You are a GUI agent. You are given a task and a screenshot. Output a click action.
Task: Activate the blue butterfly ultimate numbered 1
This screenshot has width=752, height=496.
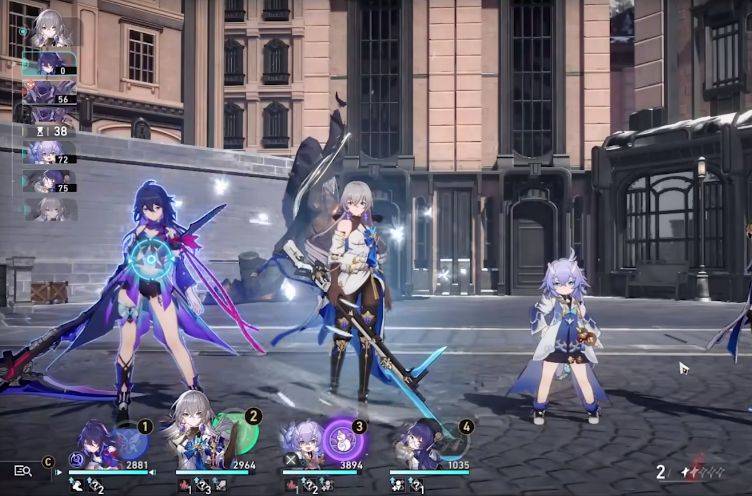pyautogui.click(x=129, y=443)
